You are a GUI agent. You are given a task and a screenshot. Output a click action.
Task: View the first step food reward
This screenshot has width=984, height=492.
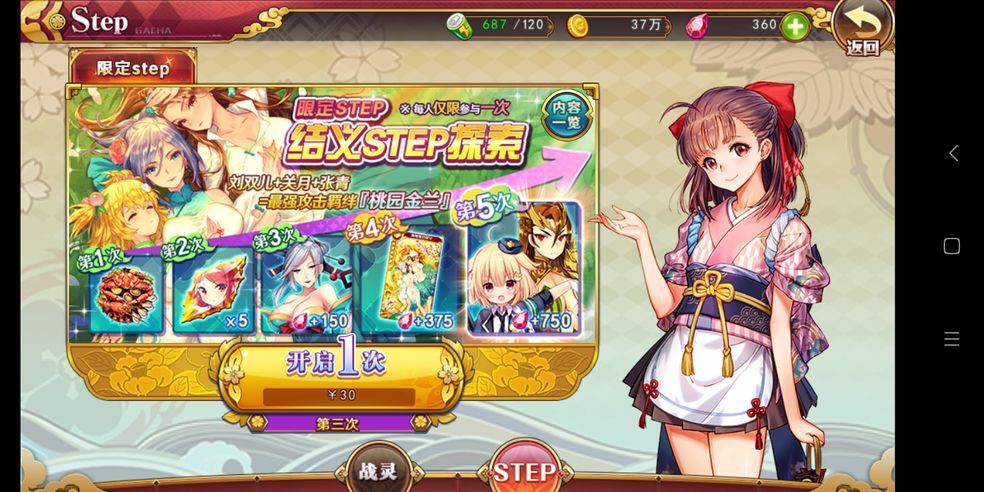click(126, 296)
